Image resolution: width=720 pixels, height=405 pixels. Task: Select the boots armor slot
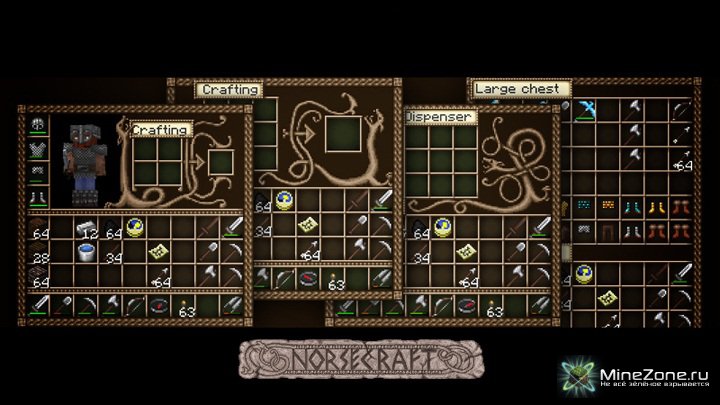click(39, 196)
